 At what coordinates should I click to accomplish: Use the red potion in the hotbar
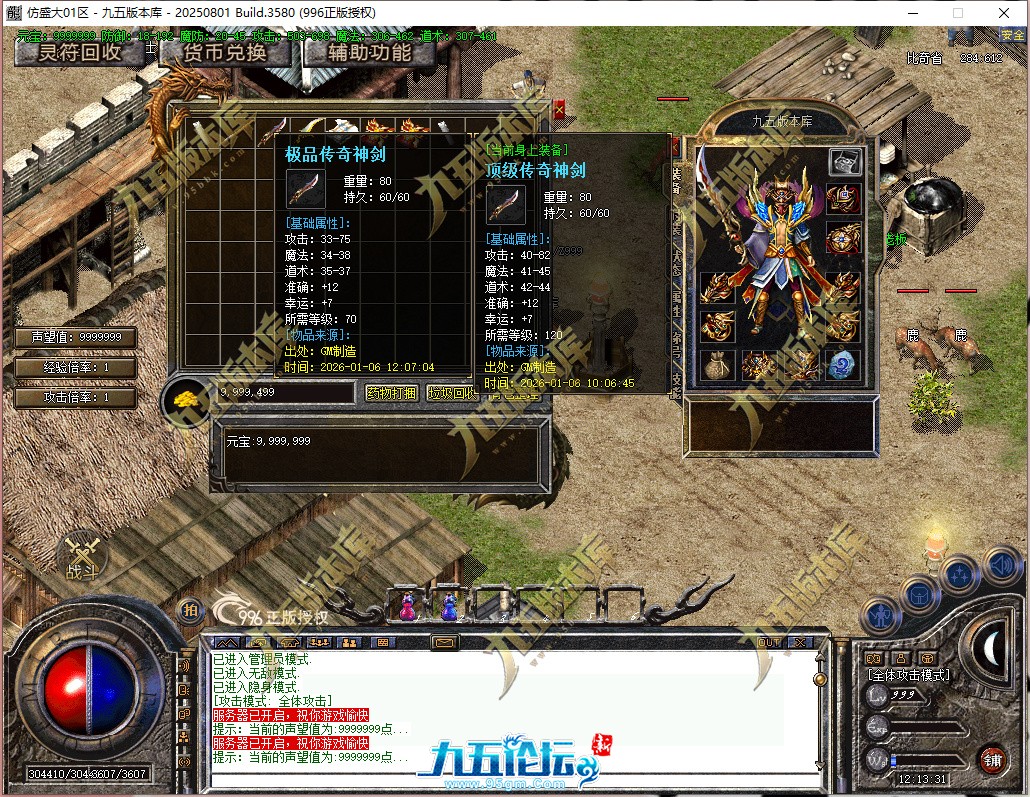coord(408,605)
